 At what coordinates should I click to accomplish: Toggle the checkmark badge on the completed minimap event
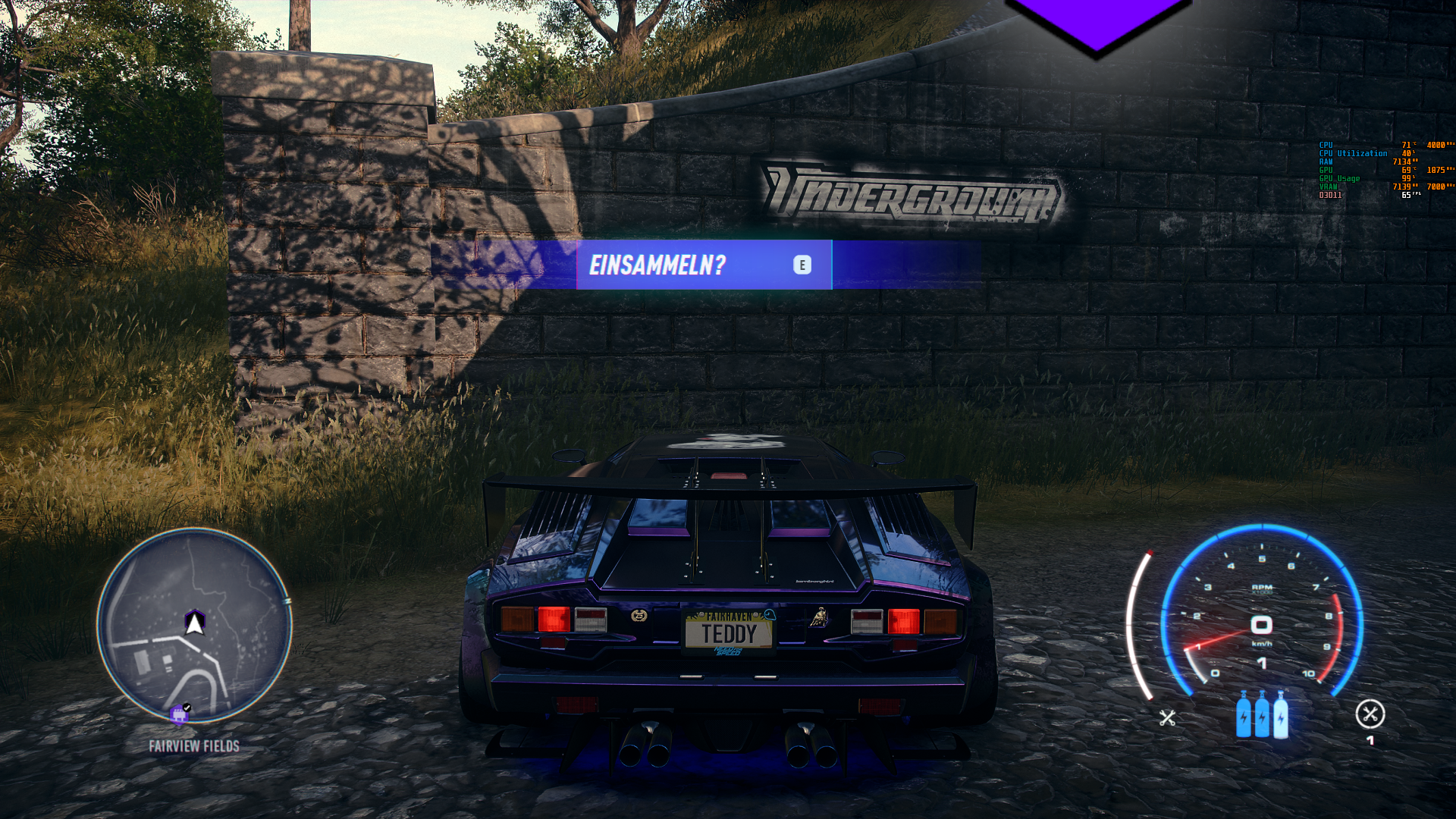point(187,707)
